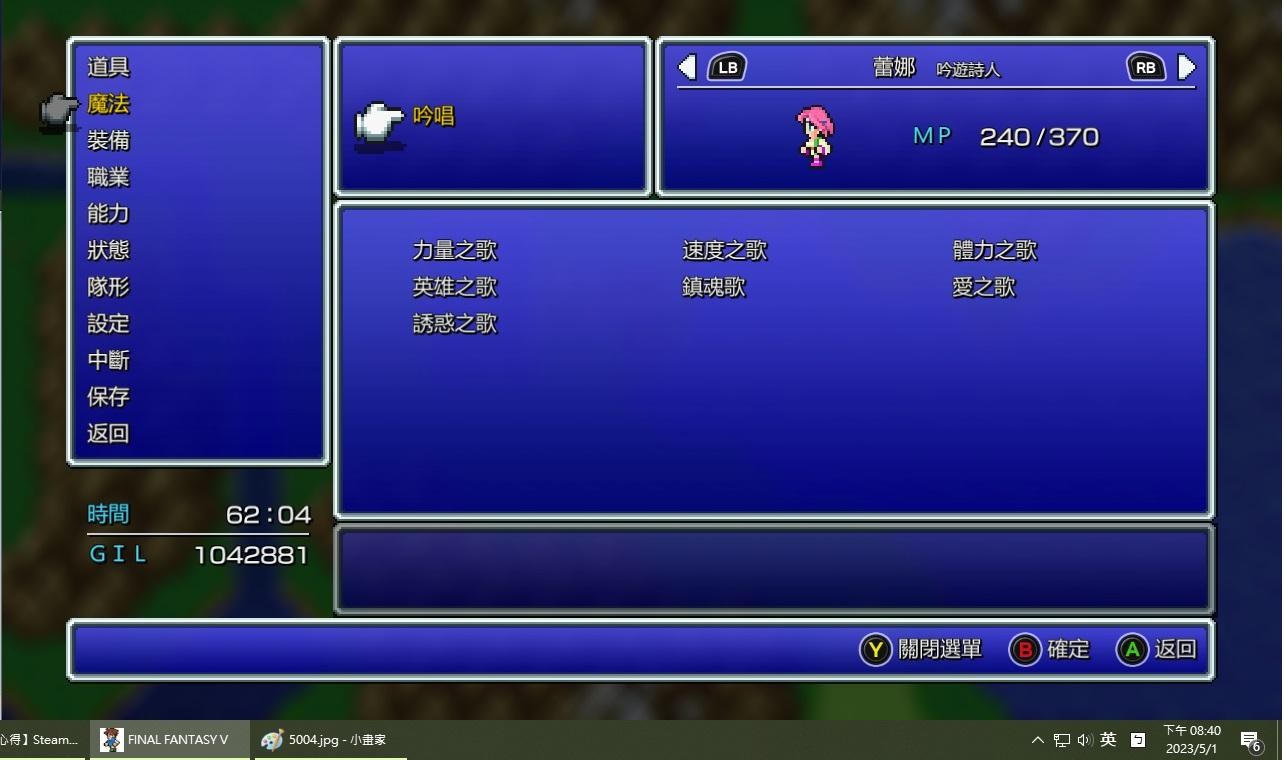This screenshot has height=760, width=1284.
Task: Select 魔法 from the main menu
Action: [108, 103]
